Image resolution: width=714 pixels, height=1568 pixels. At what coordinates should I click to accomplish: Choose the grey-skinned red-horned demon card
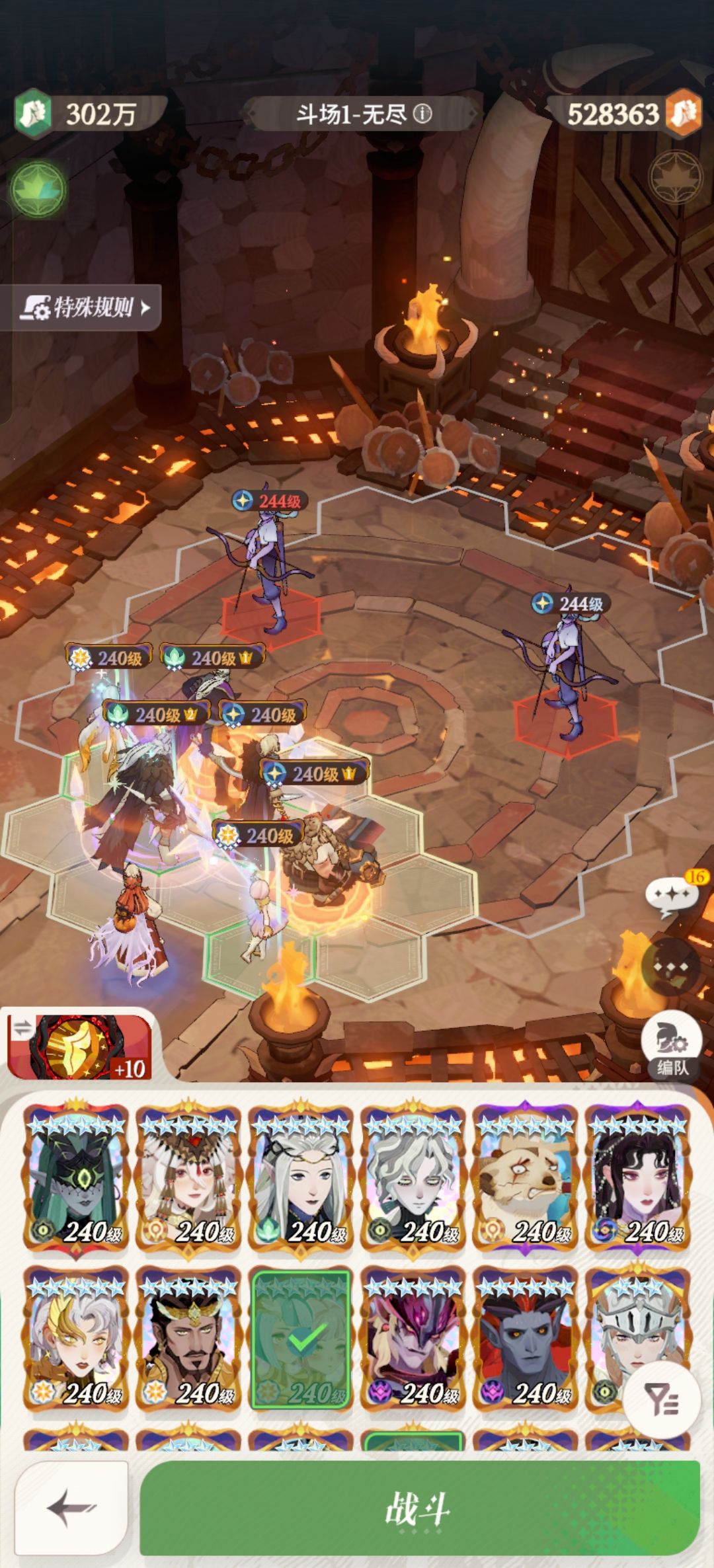click(526, 1339)
